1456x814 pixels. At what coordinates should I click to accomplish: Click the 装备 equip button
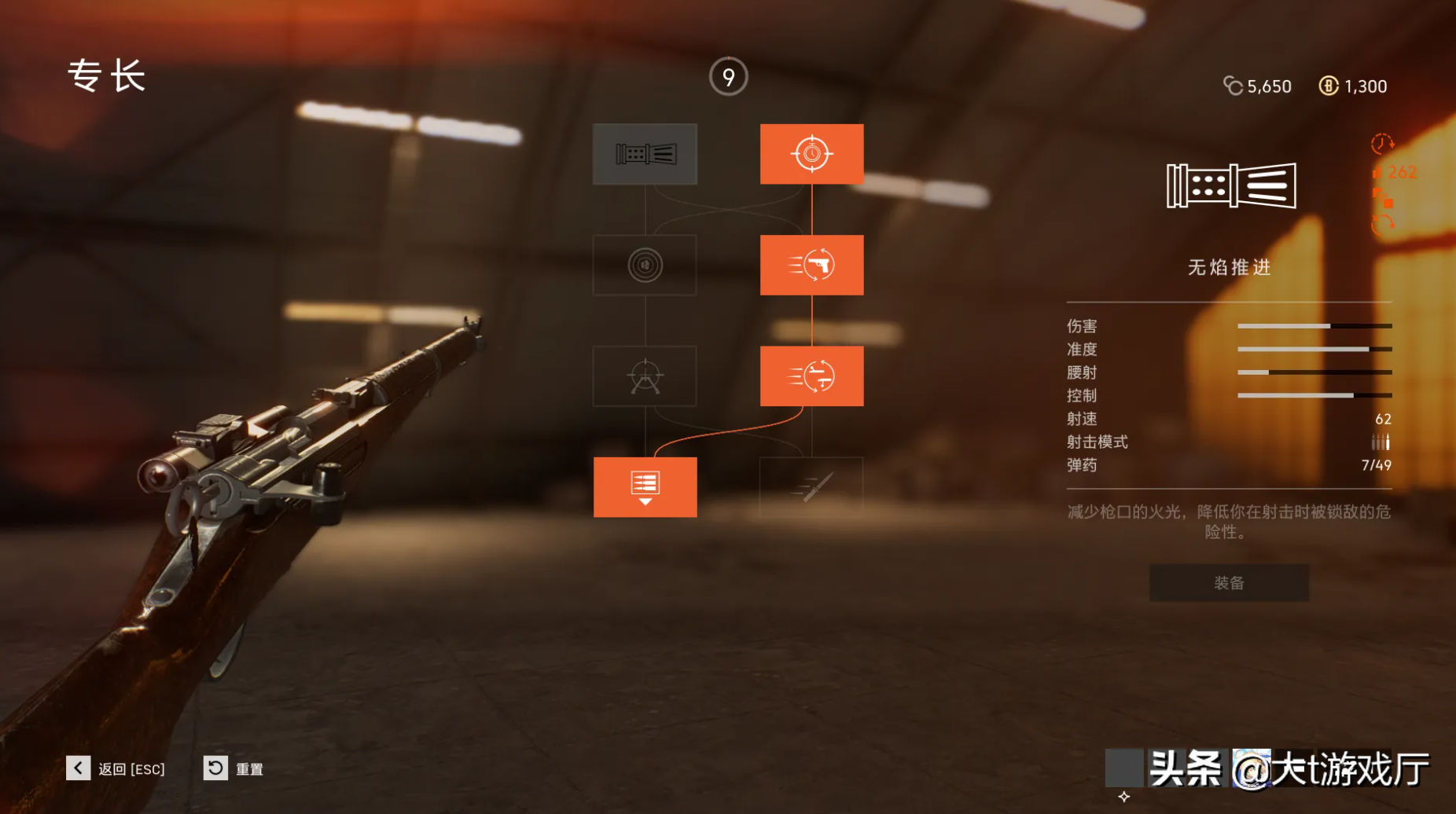pyautogui.click(x=1229, y=583)
